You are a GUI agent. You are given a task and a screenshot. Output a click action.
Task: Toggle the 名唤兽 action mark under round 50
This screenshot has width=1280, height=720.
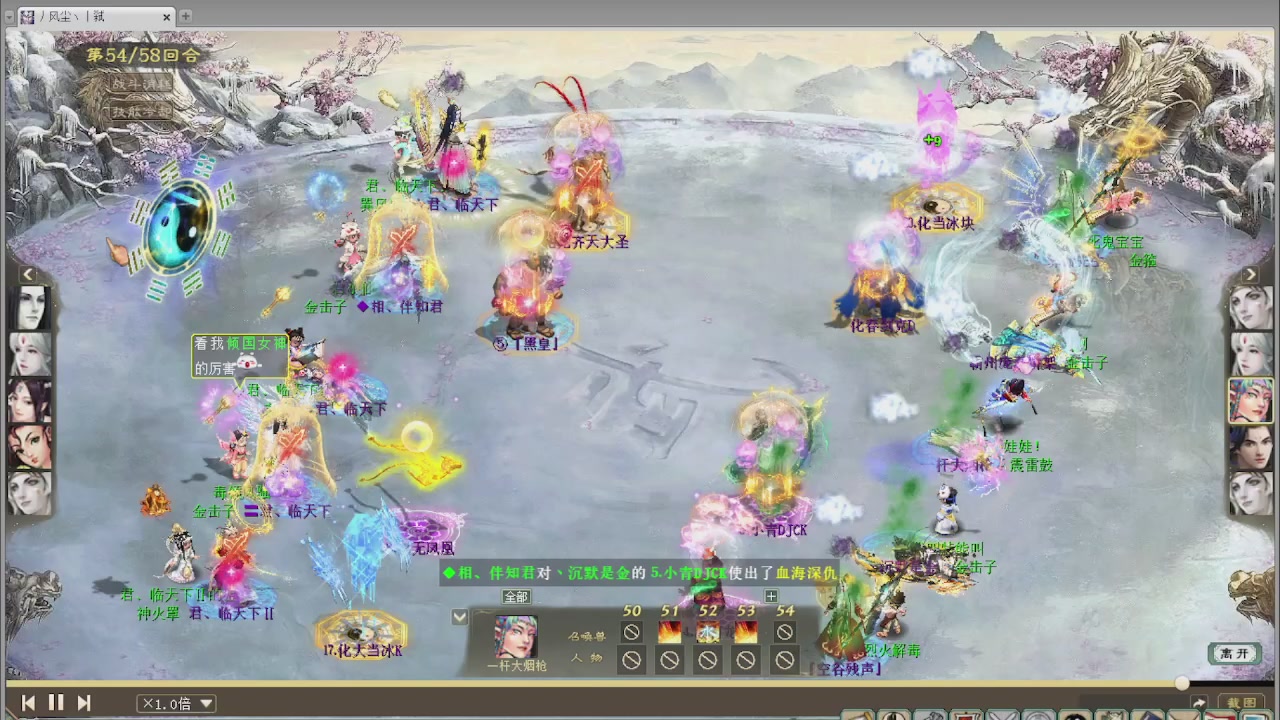pos(631,631)
